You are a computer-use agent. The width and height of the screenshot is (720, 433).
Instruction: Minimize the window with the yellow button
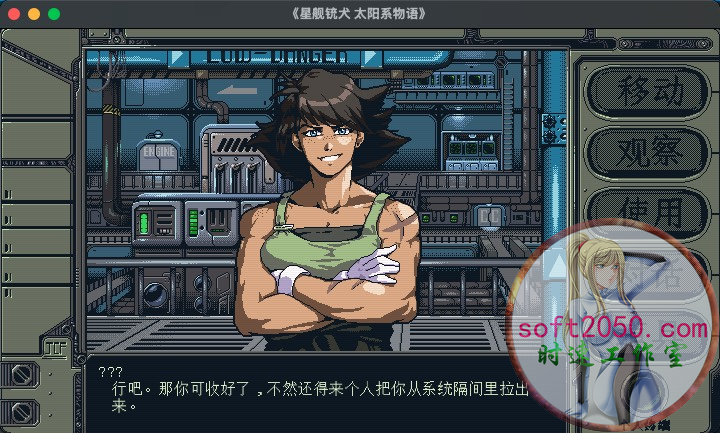tap(33, 14)
